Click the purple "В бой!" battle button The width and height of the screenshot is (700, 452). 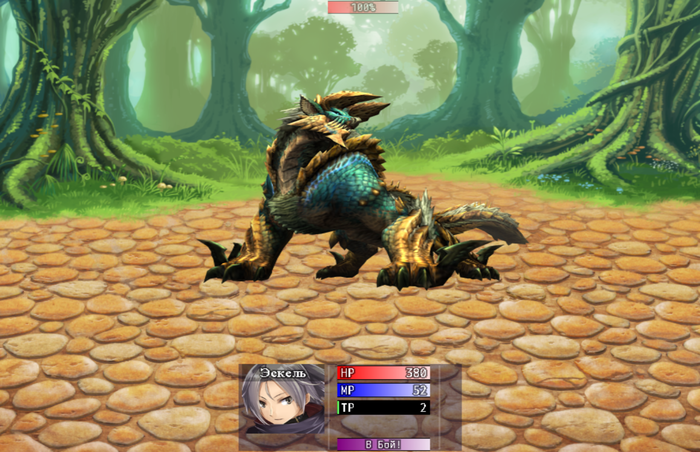[383, 444]
